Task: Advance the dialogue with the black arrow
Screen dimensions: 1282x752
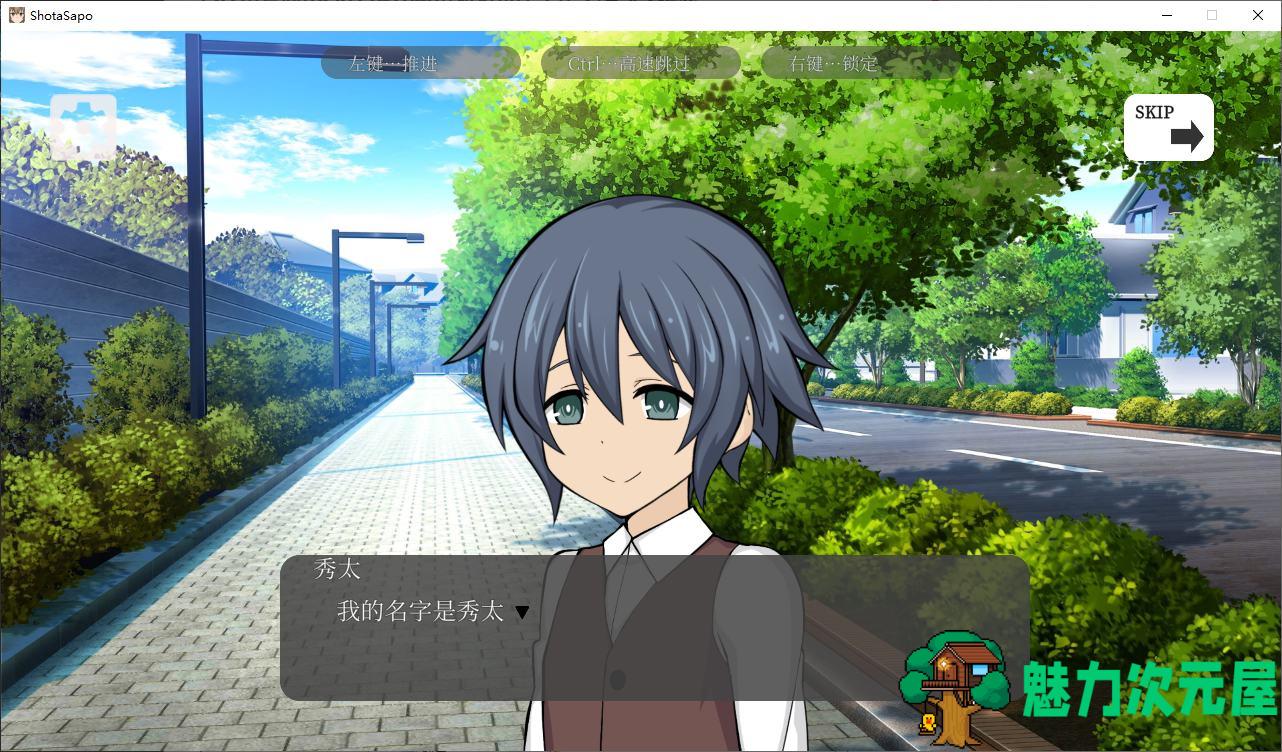Action: (522, 612)
